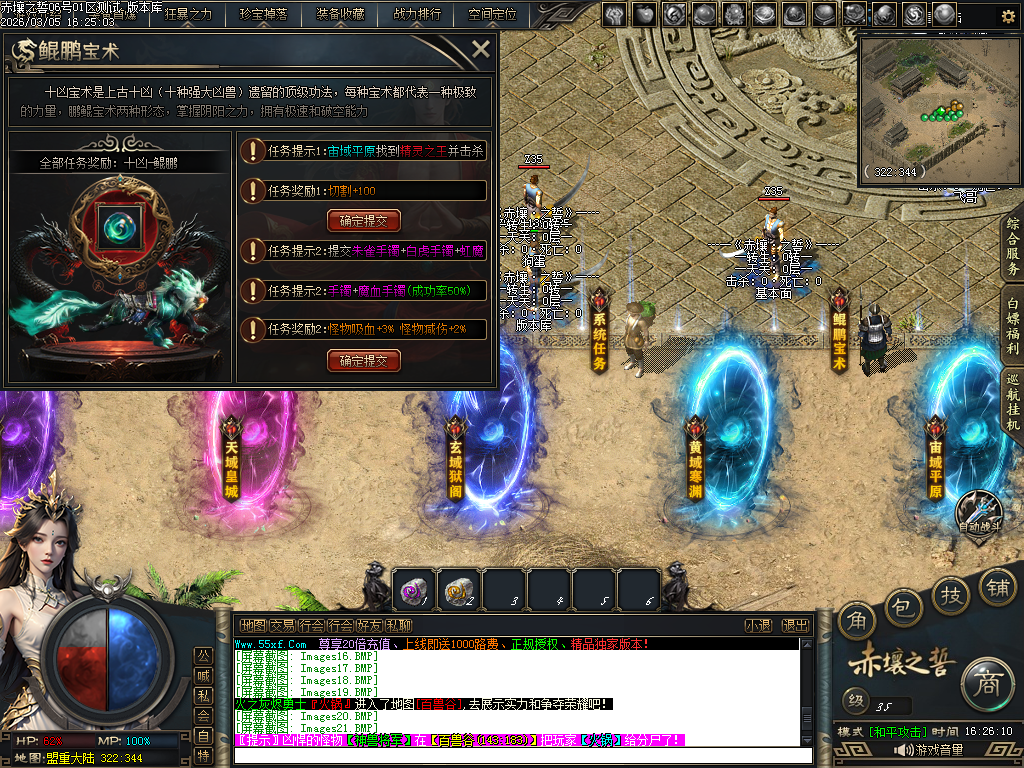Open the character sheet 角 button
The height and width of the screenshot is (768, 1024).
856,620
